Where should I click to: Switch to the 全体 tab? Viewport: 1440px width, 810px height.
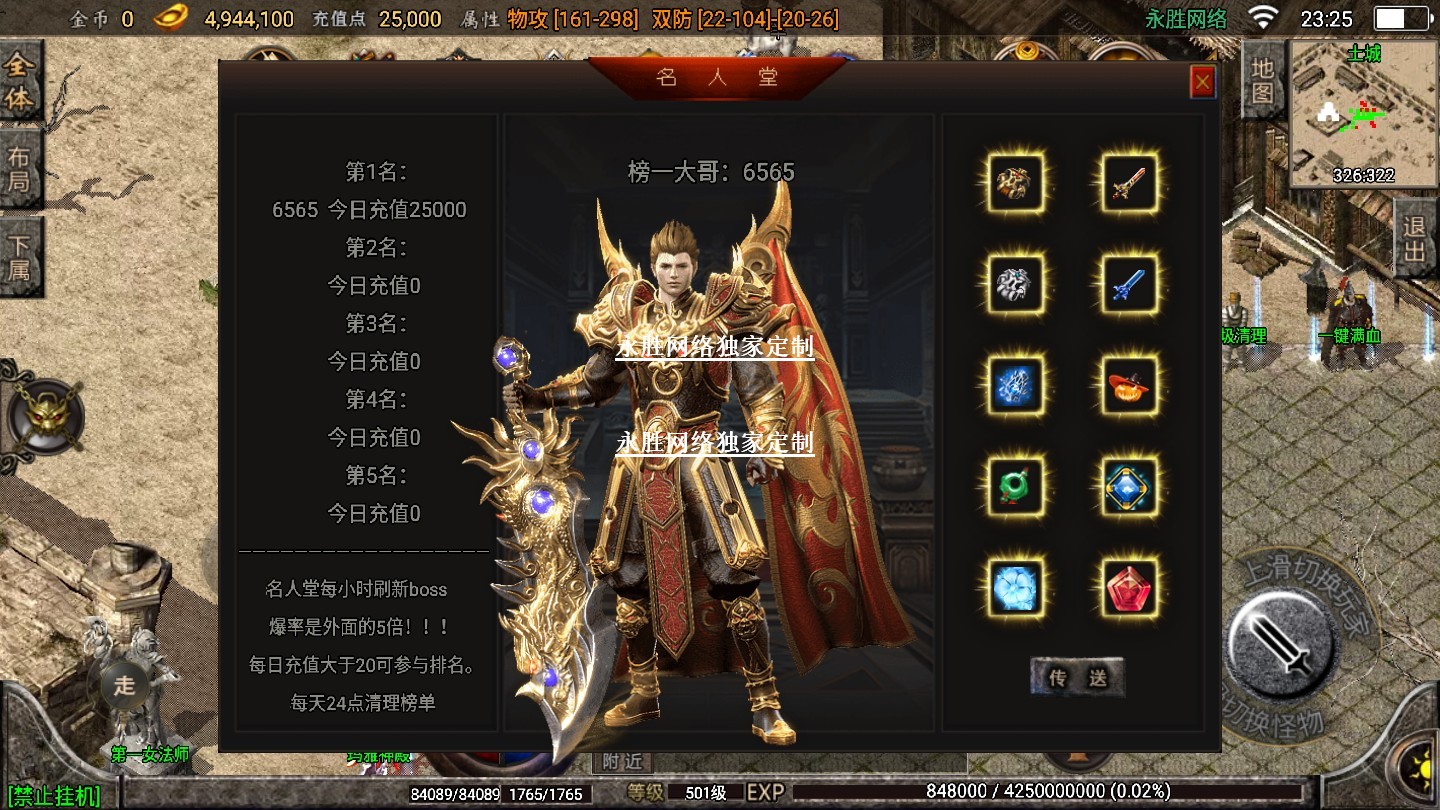click(x=20, y=83)
